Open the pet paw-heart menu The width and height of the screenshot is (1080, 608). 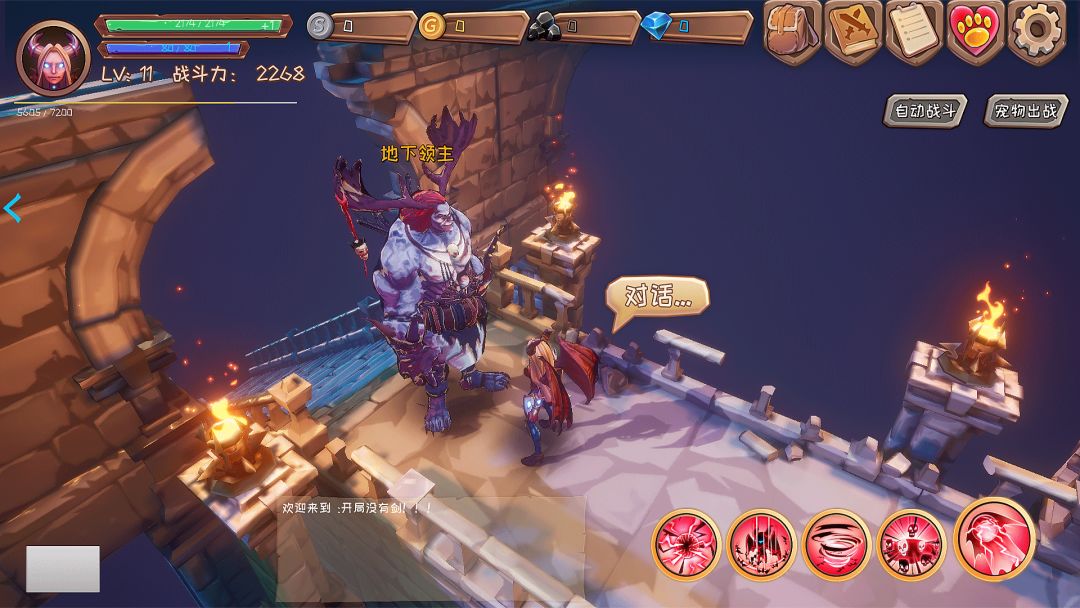(x=975, y=32)
